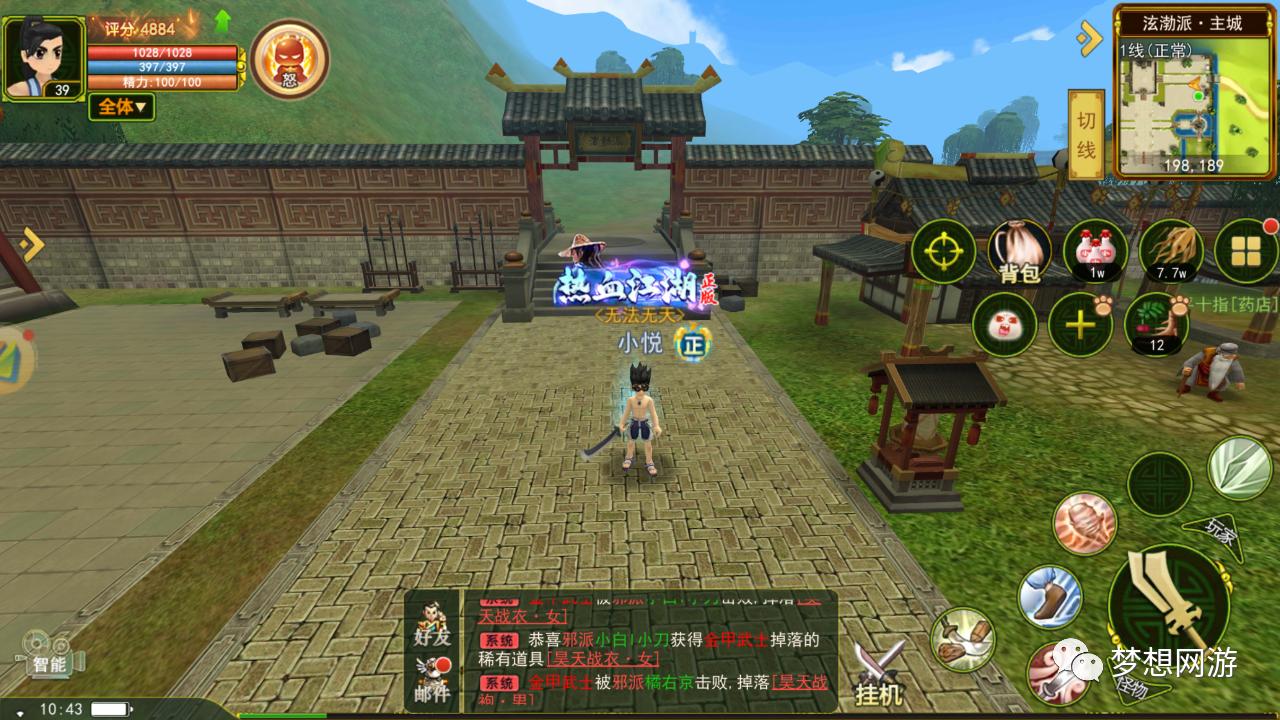Open the 全体 target dropdown

click(121, 106)
